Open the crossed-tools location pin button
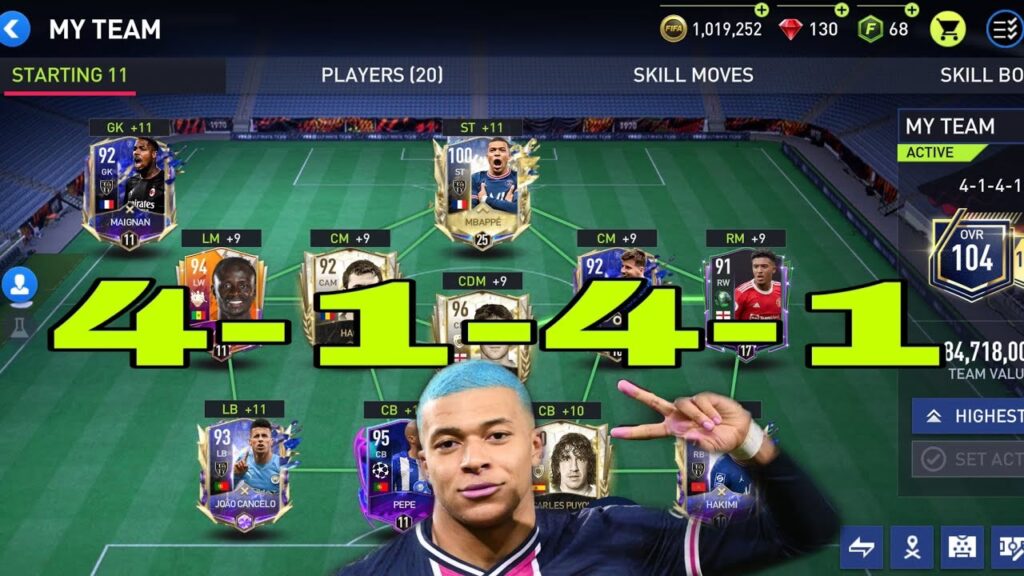Viewport: 1024px width, 576px height. click(x=911, y=547)
